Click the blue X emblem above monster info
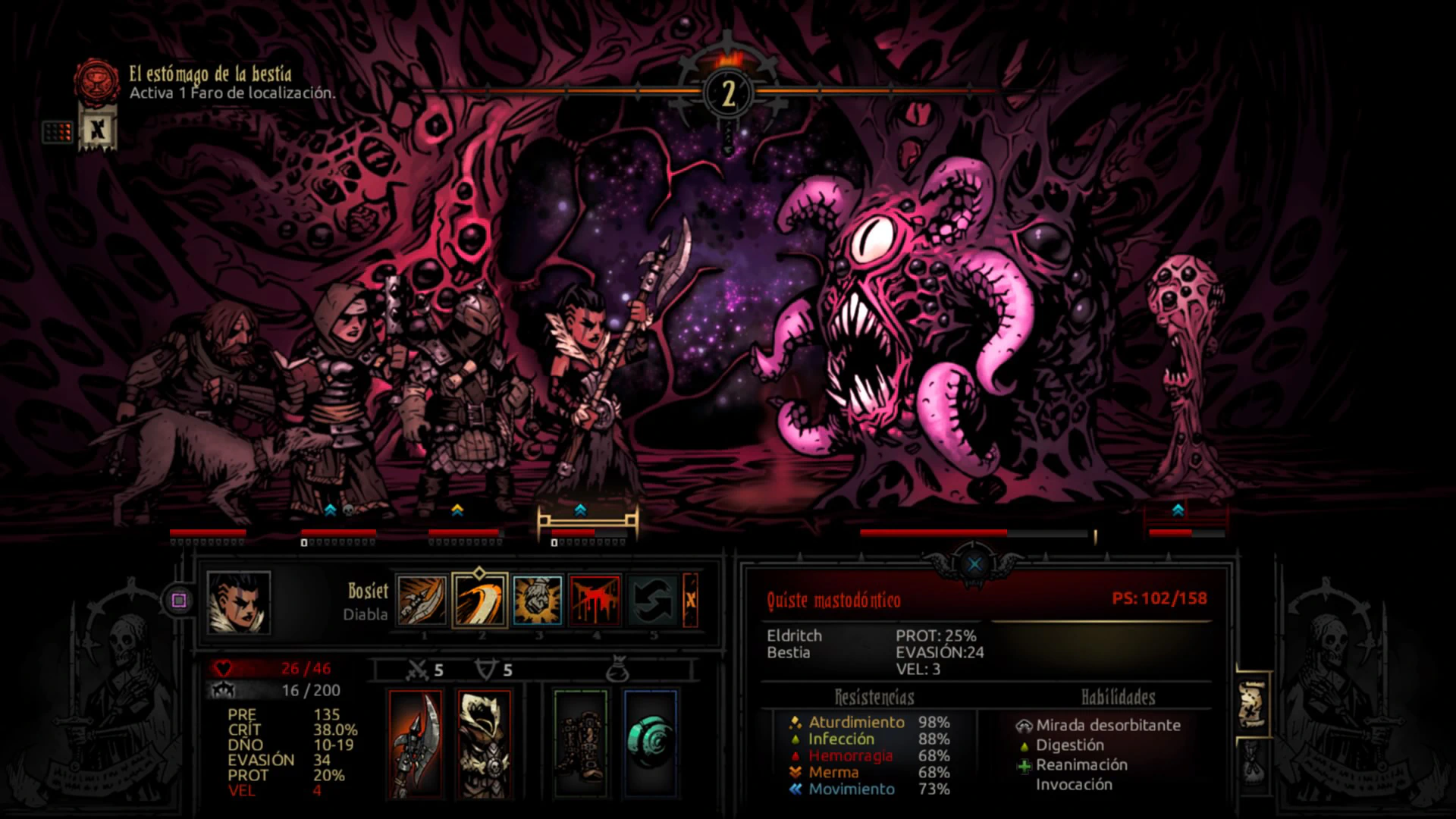 click(x=974, y=563)
